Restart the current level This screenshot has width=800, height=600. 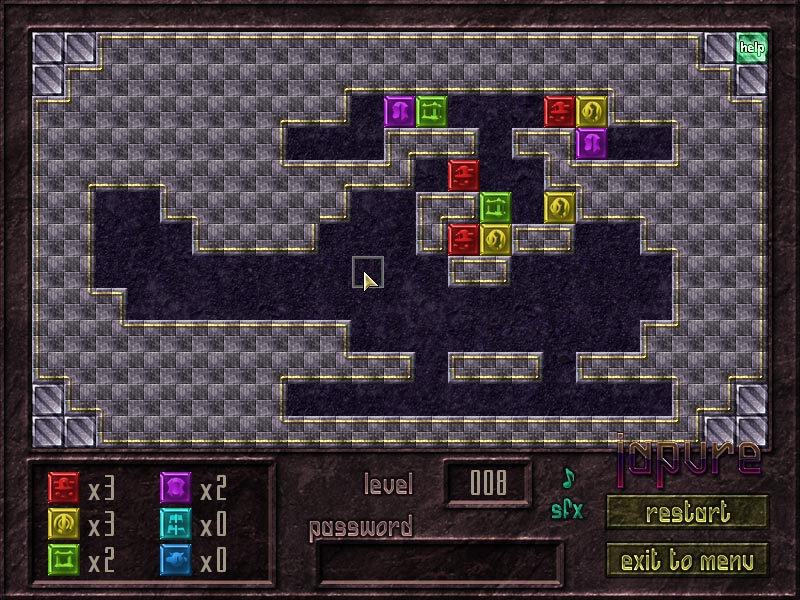[687, 513]
